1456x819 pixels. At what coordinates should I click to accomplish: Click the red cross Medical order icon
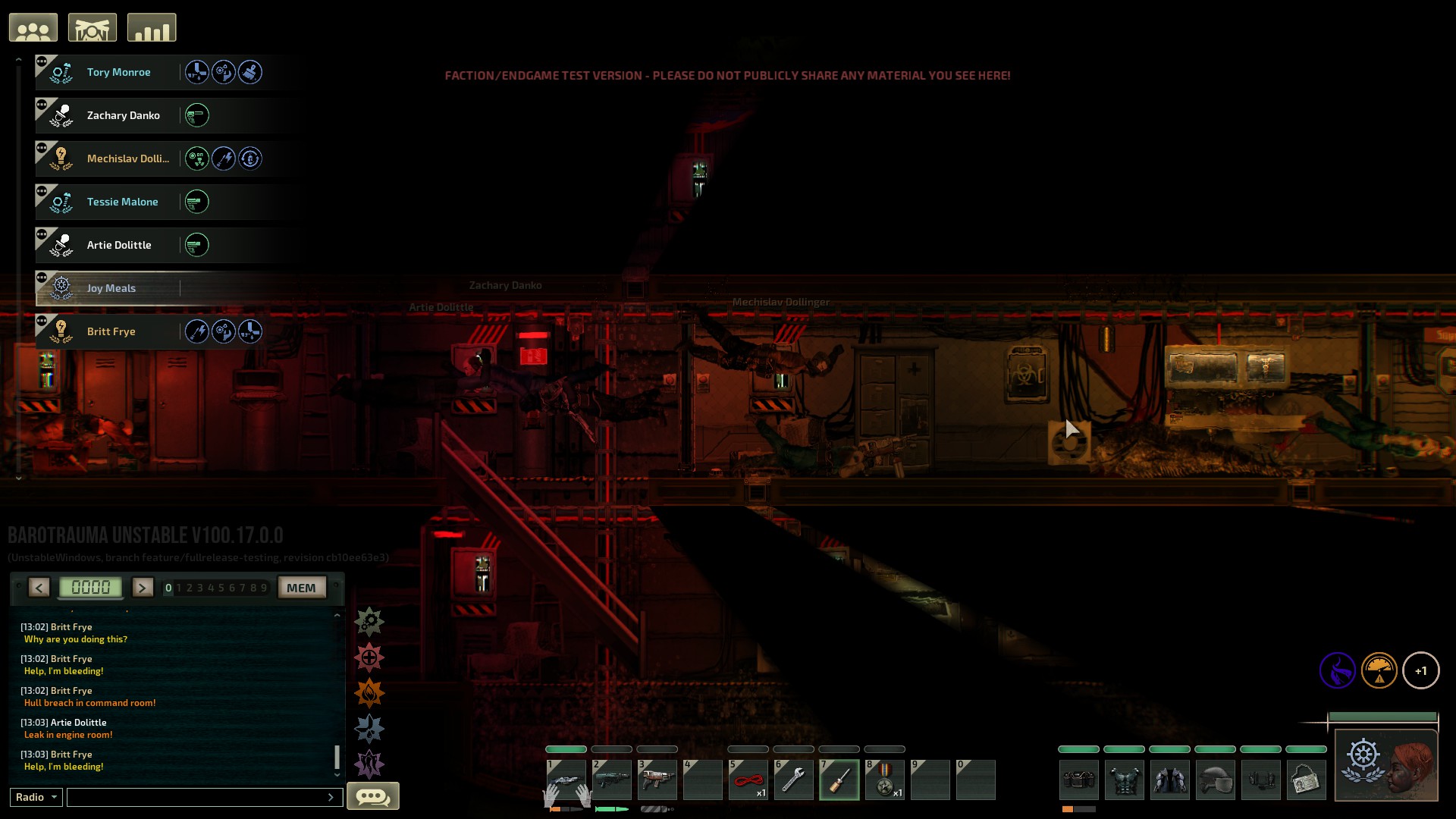pos(370,657)
